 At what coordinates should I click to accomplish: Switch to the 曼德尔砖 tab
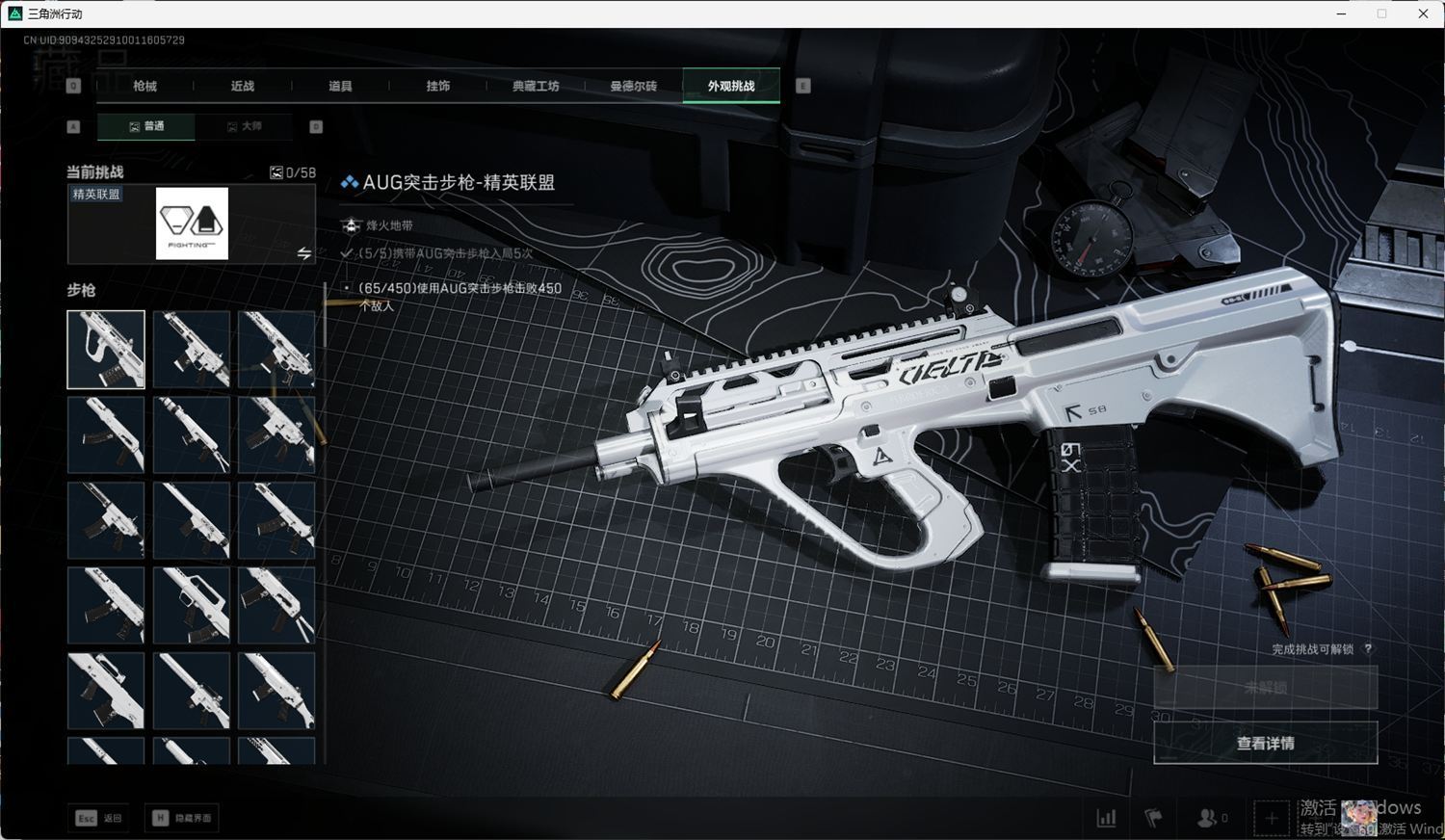pos(633,86)
